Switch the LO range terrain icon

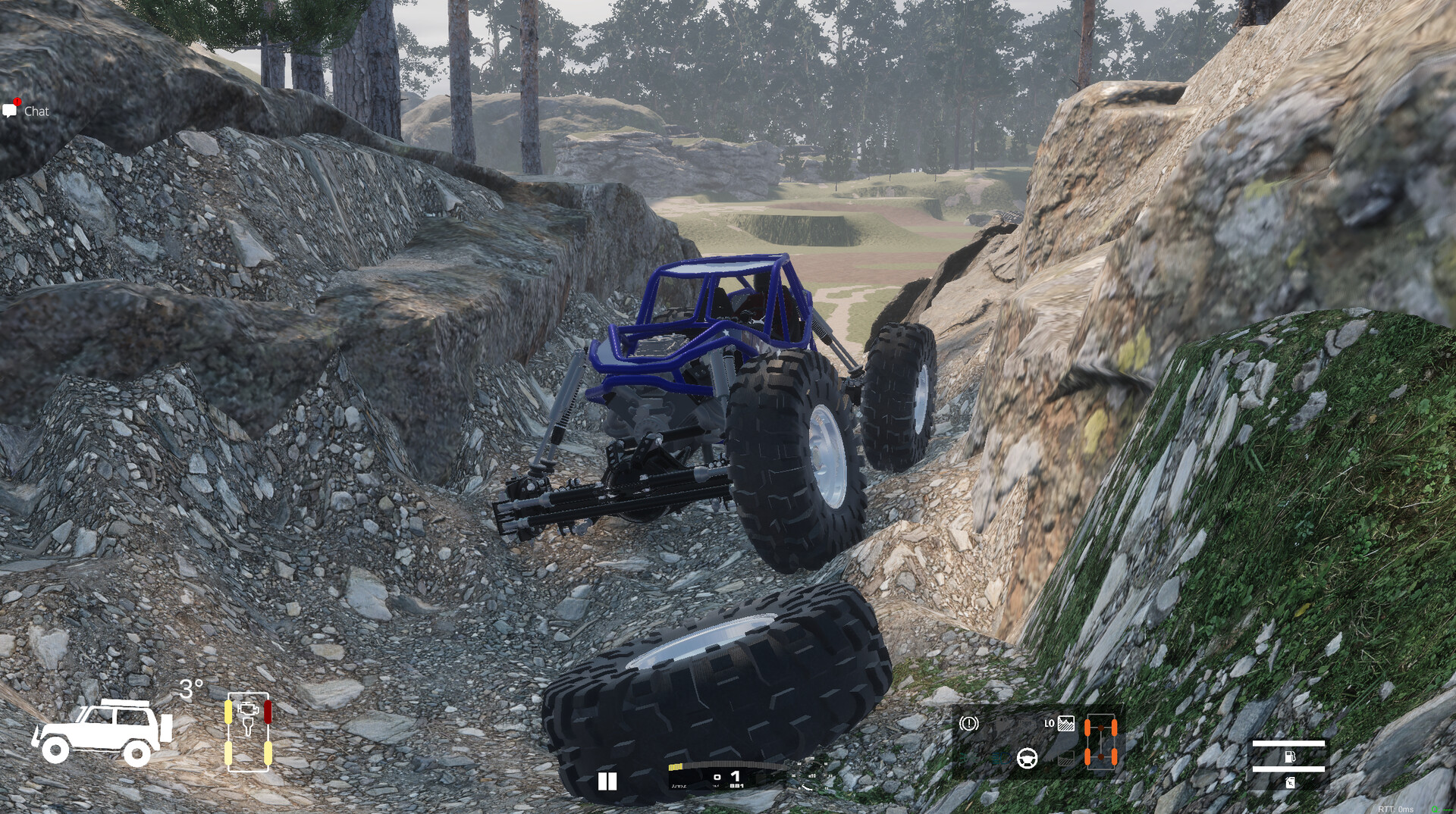(x=1065, y=724)
